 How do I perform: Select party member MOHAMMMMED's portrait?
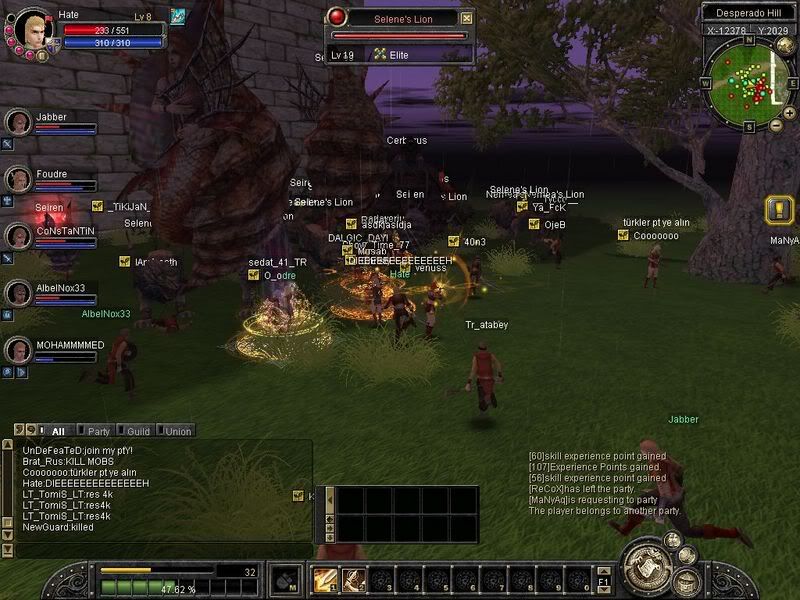[17, 350]
